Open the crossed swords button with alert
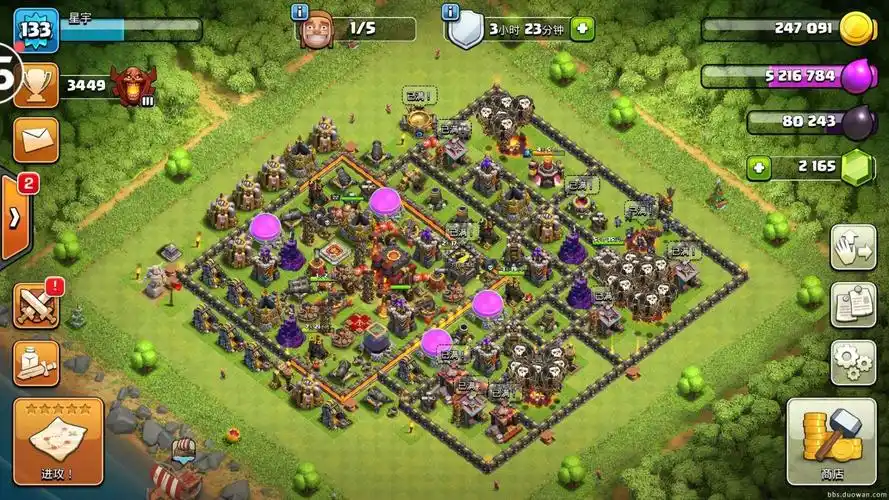This screenshot has width=889, height=500. point(36,305)
